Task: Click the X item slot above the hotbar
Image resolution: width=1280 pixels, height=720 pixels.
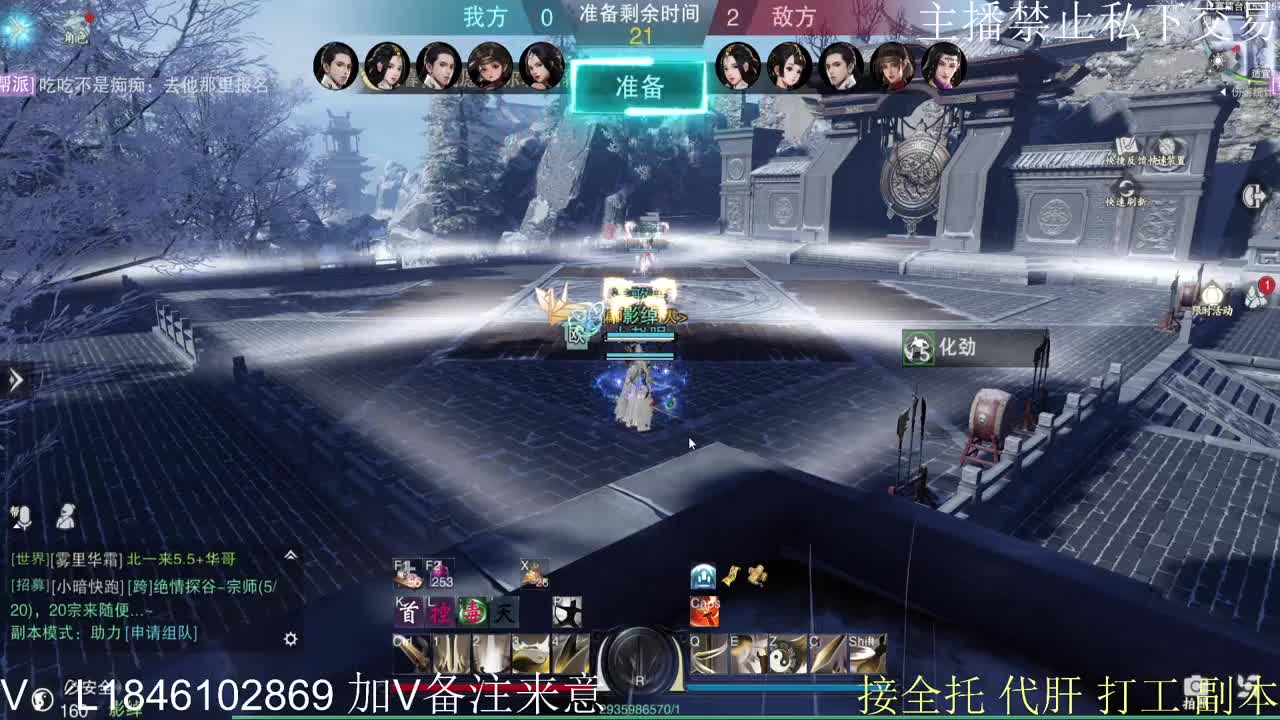Action: click(x=534, y=574)
